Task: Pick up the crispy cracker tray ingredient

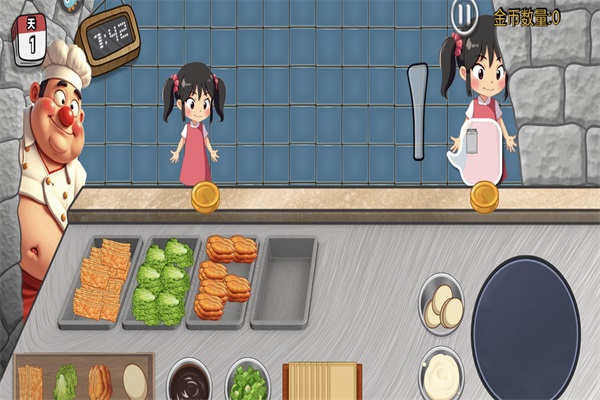Action: (x=102, y=281)
